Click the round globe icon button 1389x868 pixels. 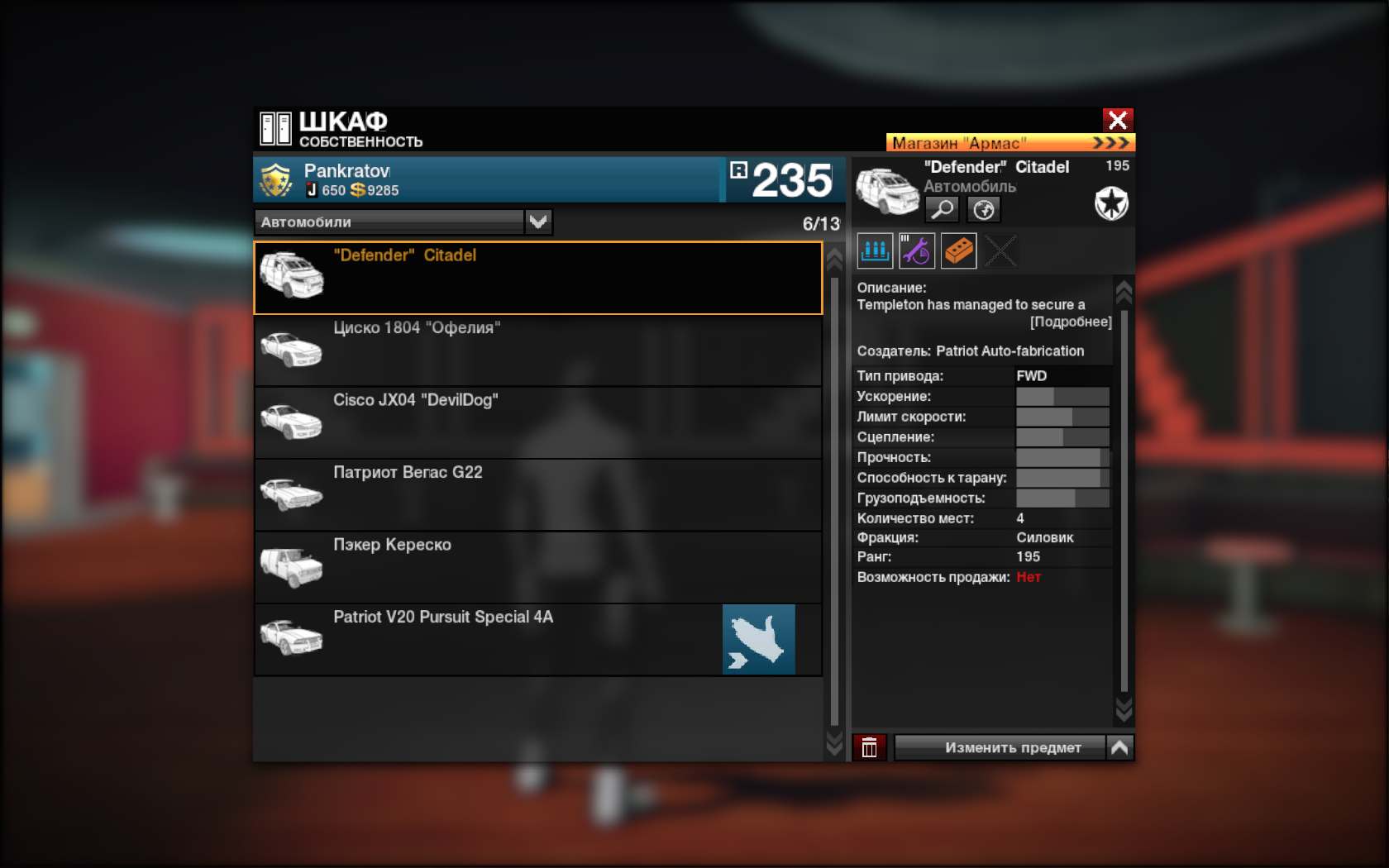coord(984,209)
